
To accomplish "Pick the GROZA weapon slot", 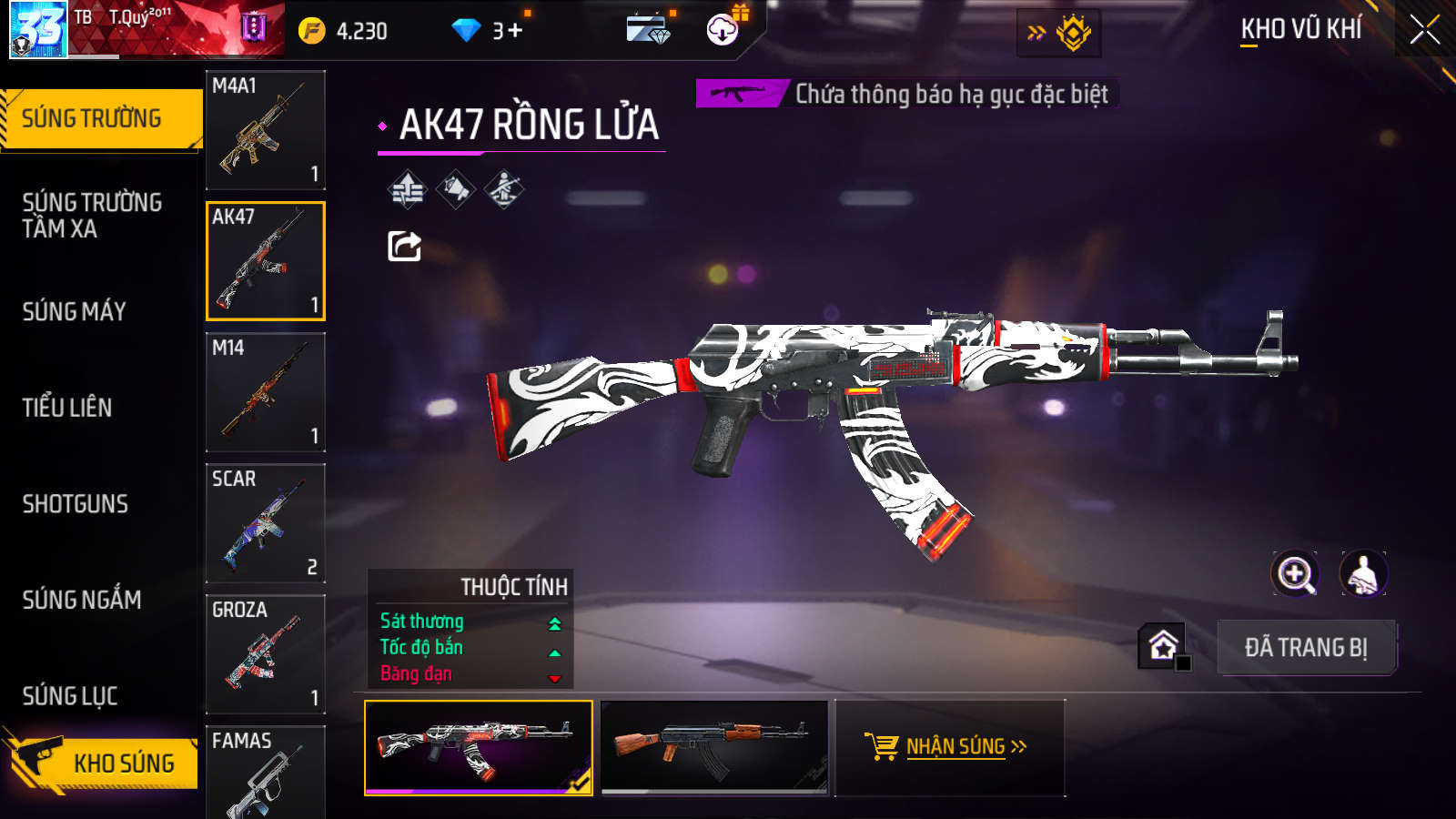I will pyautogui.click(x=266, y=654).
